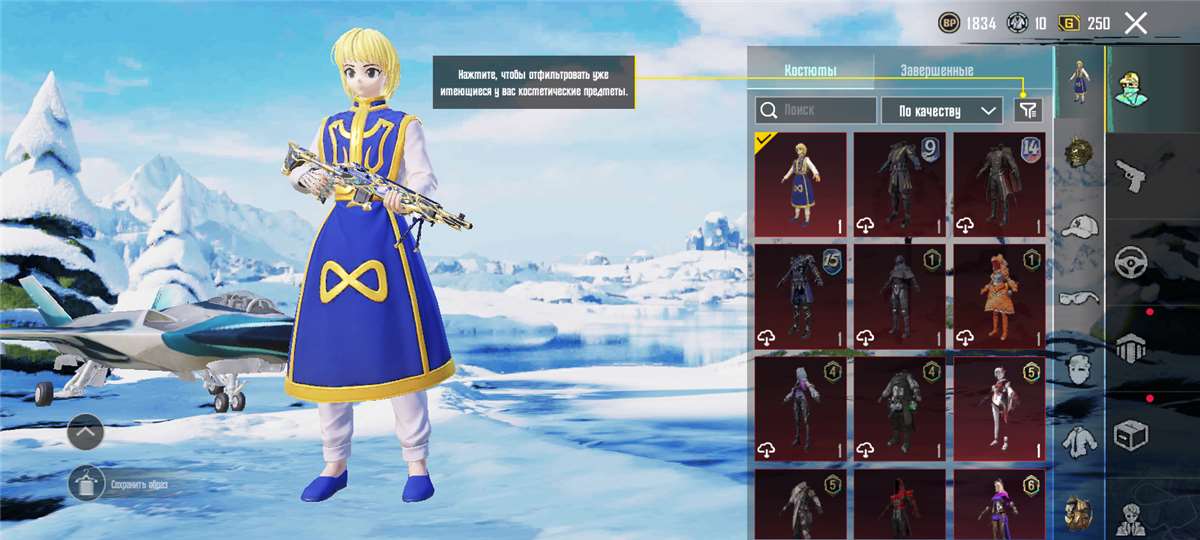Choose the orange outfit costume thumbnail
The height and width of the screenshot is (540, 1200).
pos(998,296)
